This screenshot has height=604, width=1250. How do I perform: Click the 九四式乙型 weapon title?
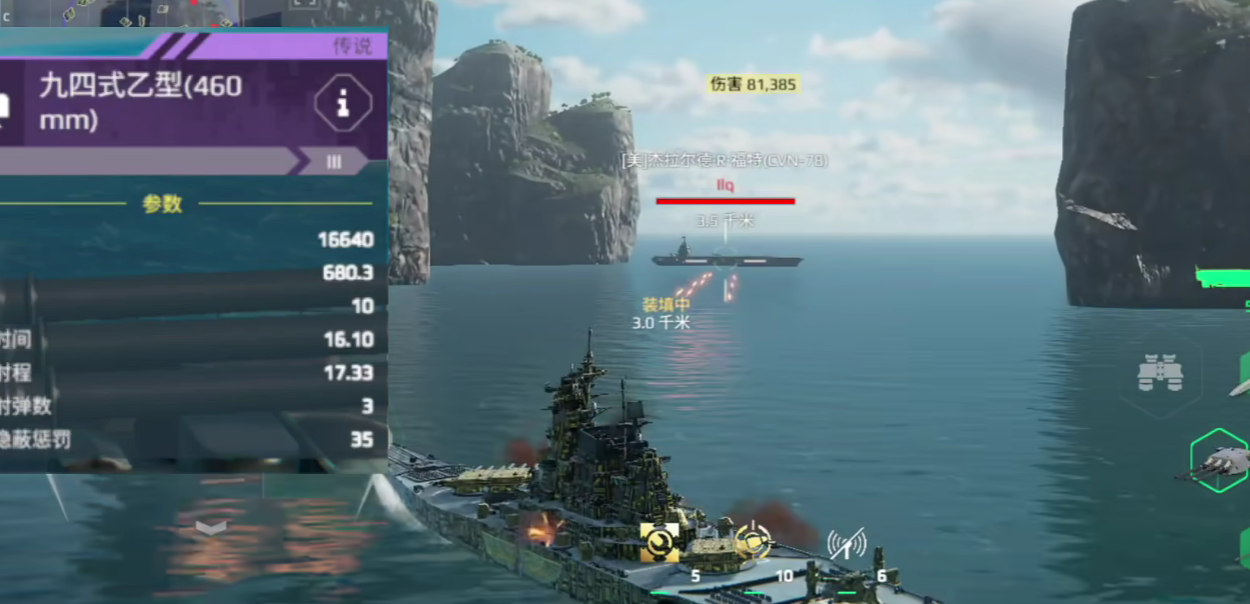tap(140, 102)
